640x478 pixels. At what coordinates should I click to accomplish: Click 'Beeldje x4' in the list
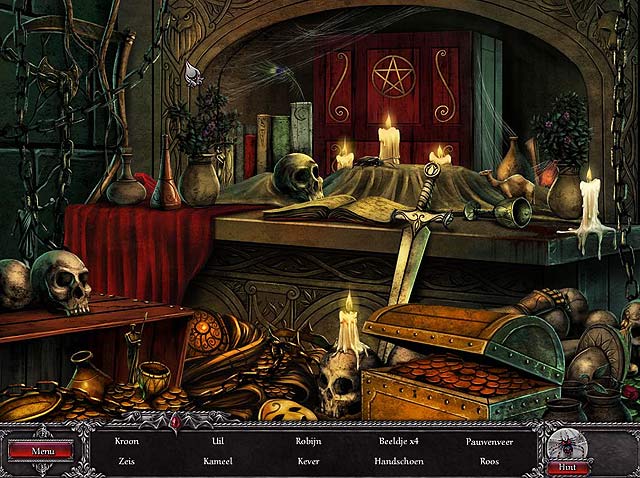click(398, 440)
